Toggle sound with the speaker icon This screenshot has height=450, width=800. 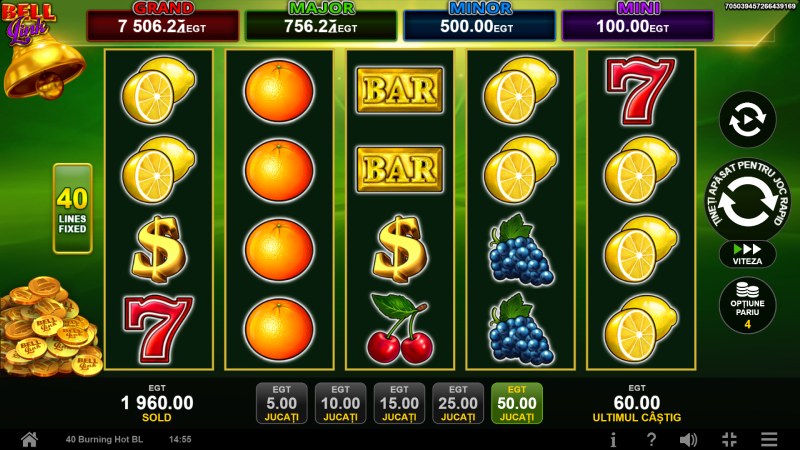pos(689,439)
